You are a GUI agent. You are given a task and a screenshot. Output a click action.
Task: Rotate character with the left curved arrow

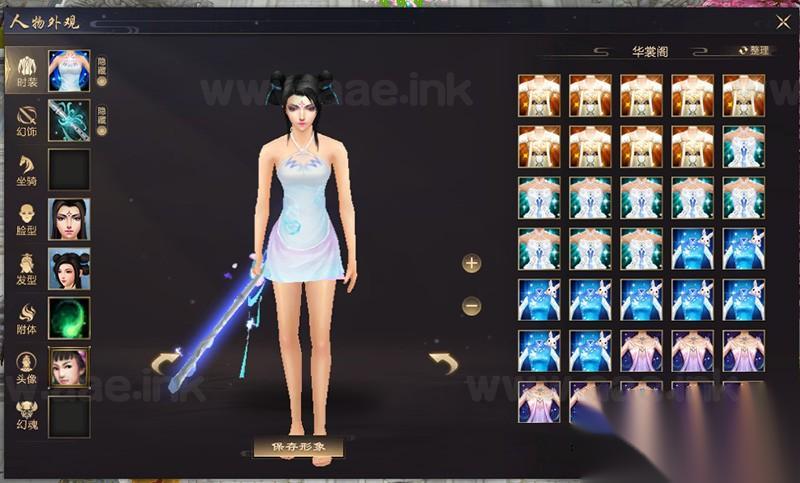pos(165,362)
